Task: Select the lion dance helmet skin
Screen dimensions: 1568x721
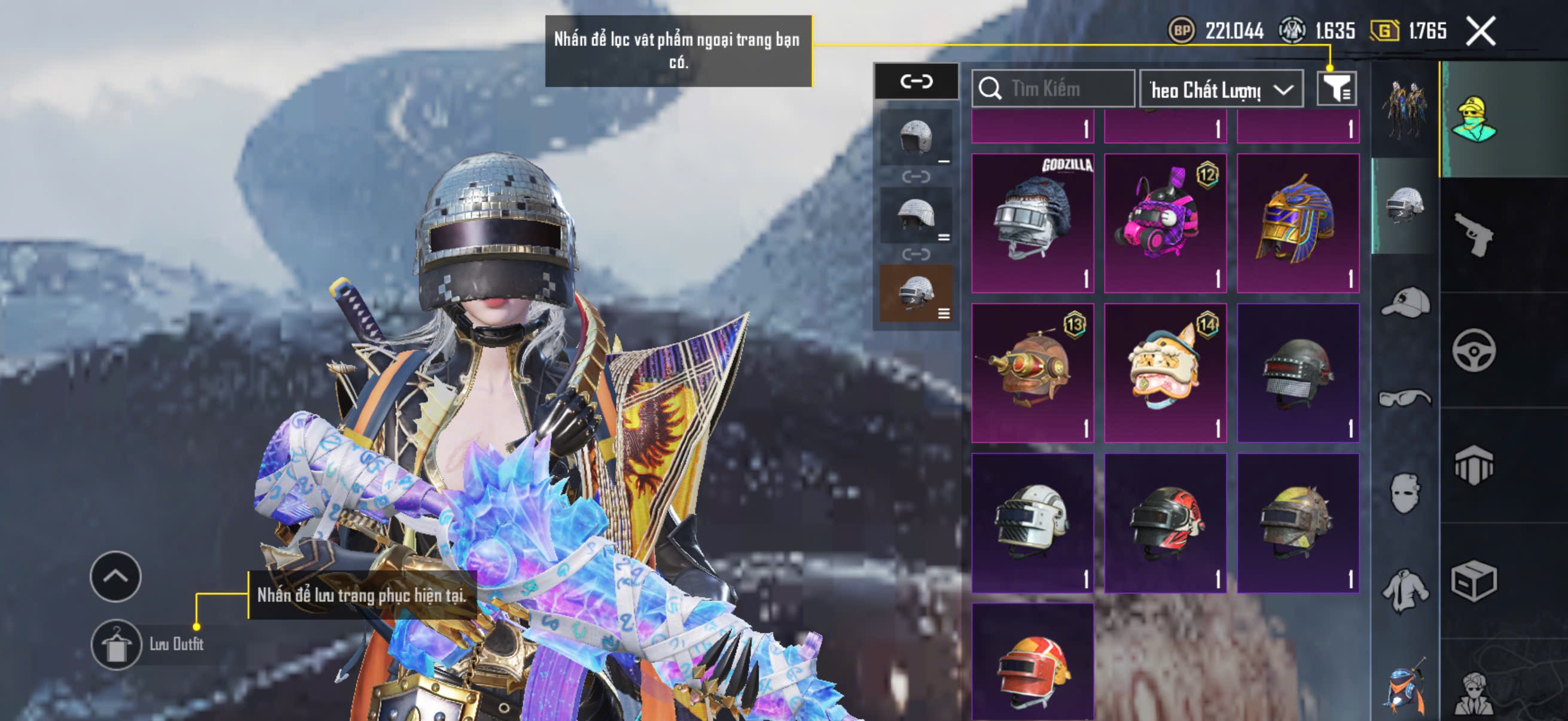Action: coord(1165,372)
